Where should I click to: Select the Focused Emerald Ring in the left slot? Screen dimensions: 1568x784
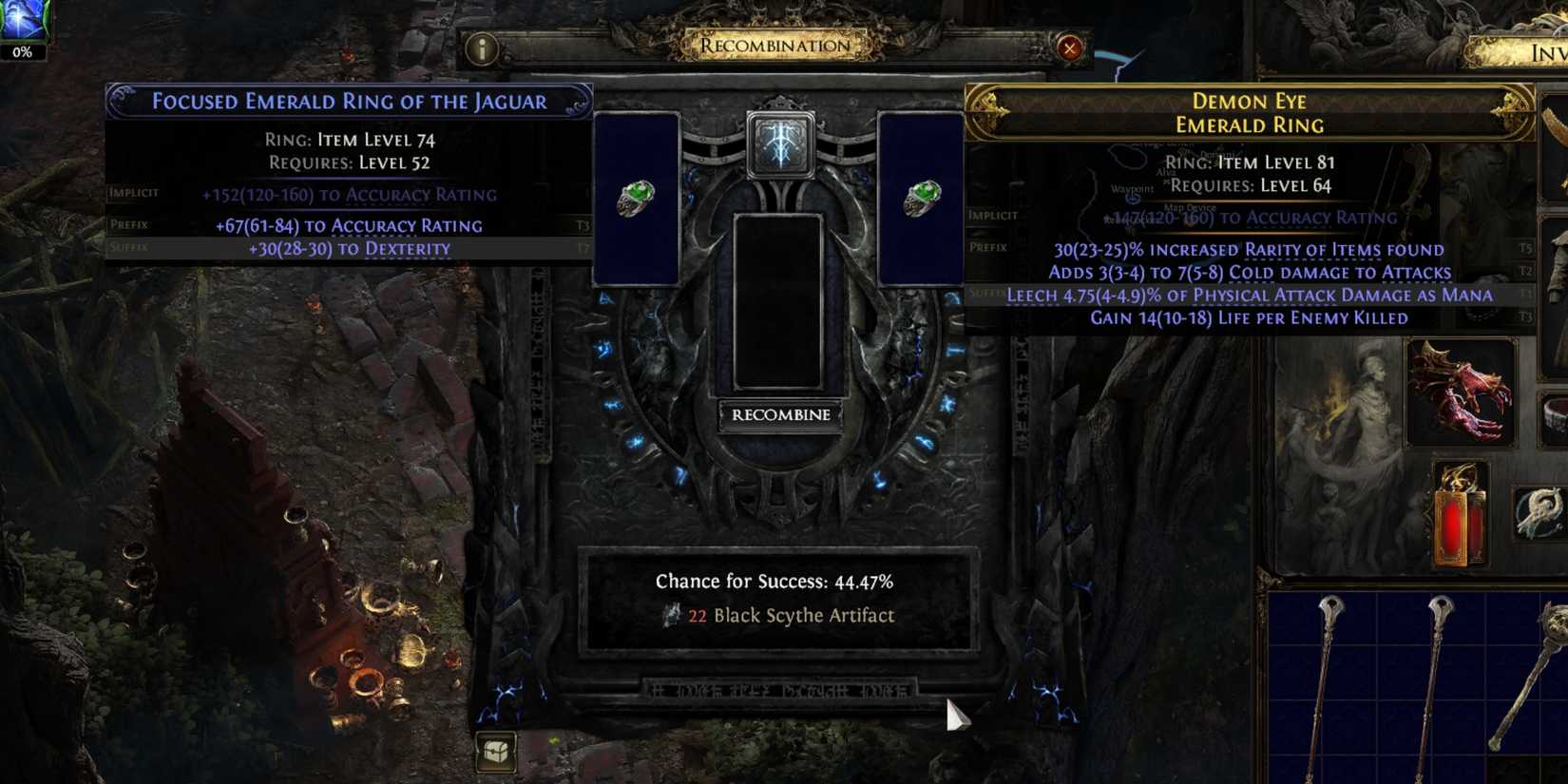[x=637, y=200]
